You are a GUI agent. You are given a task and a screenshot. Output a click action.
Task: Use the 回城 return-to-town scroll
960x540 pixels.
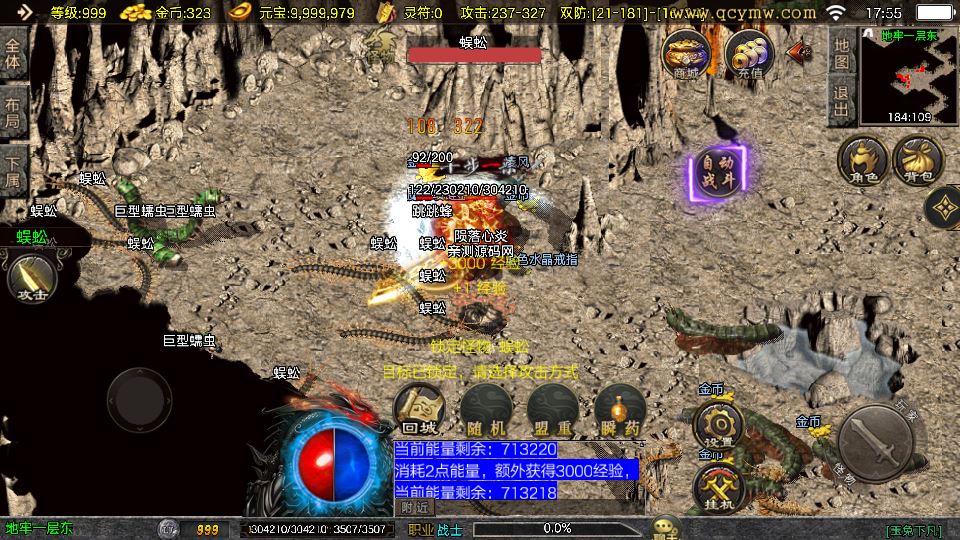click(418, 410)
